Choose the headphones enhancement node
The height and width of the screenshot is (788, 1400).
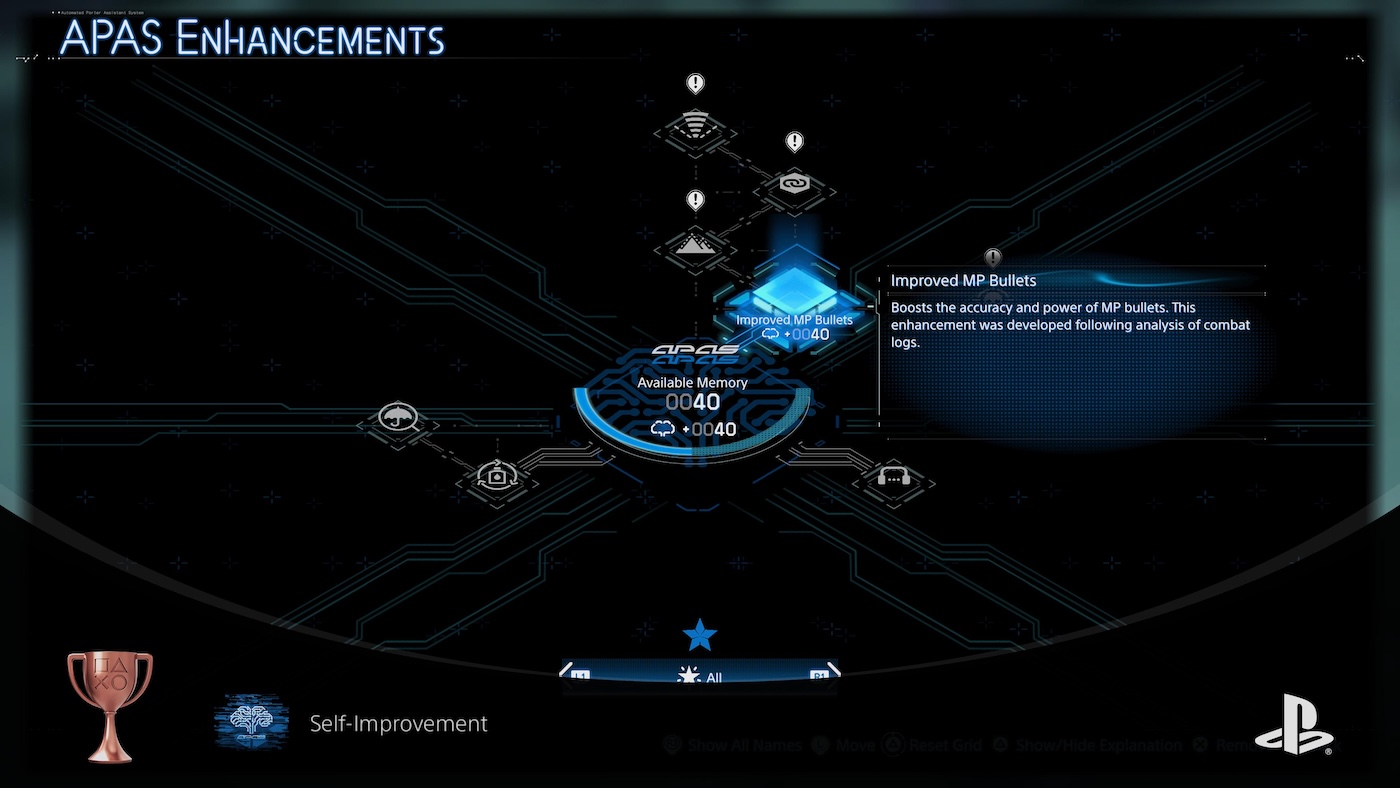tap(893, 478)
